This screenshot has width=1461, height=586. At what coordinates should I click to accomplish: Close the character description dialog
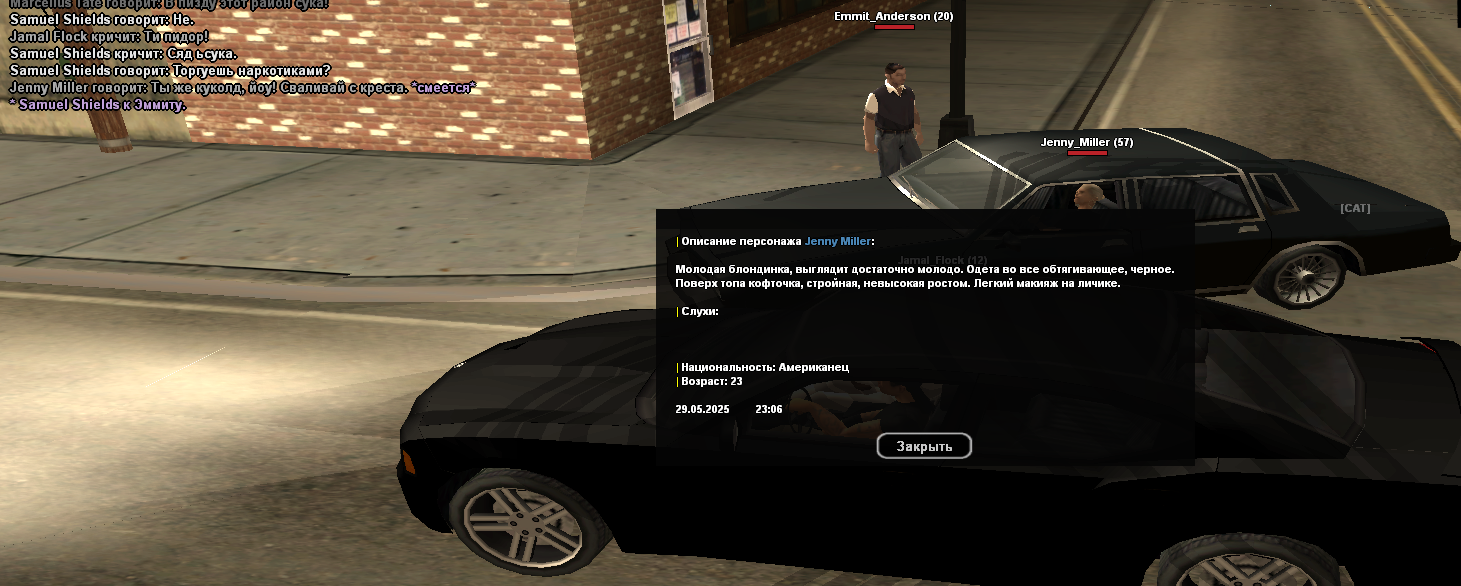coord(924,446)
